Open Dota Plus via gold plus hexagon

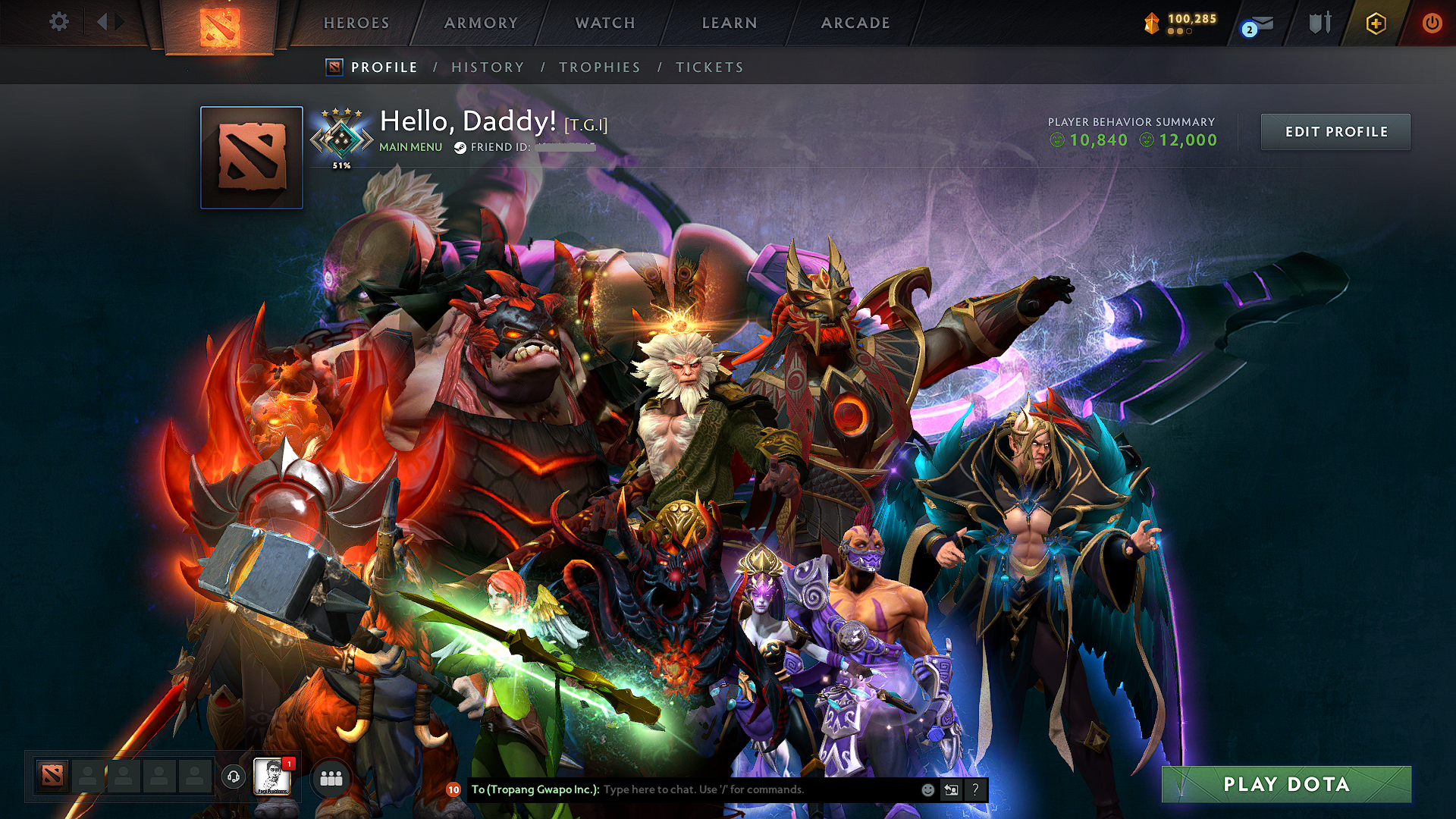tap(1376, 24)
